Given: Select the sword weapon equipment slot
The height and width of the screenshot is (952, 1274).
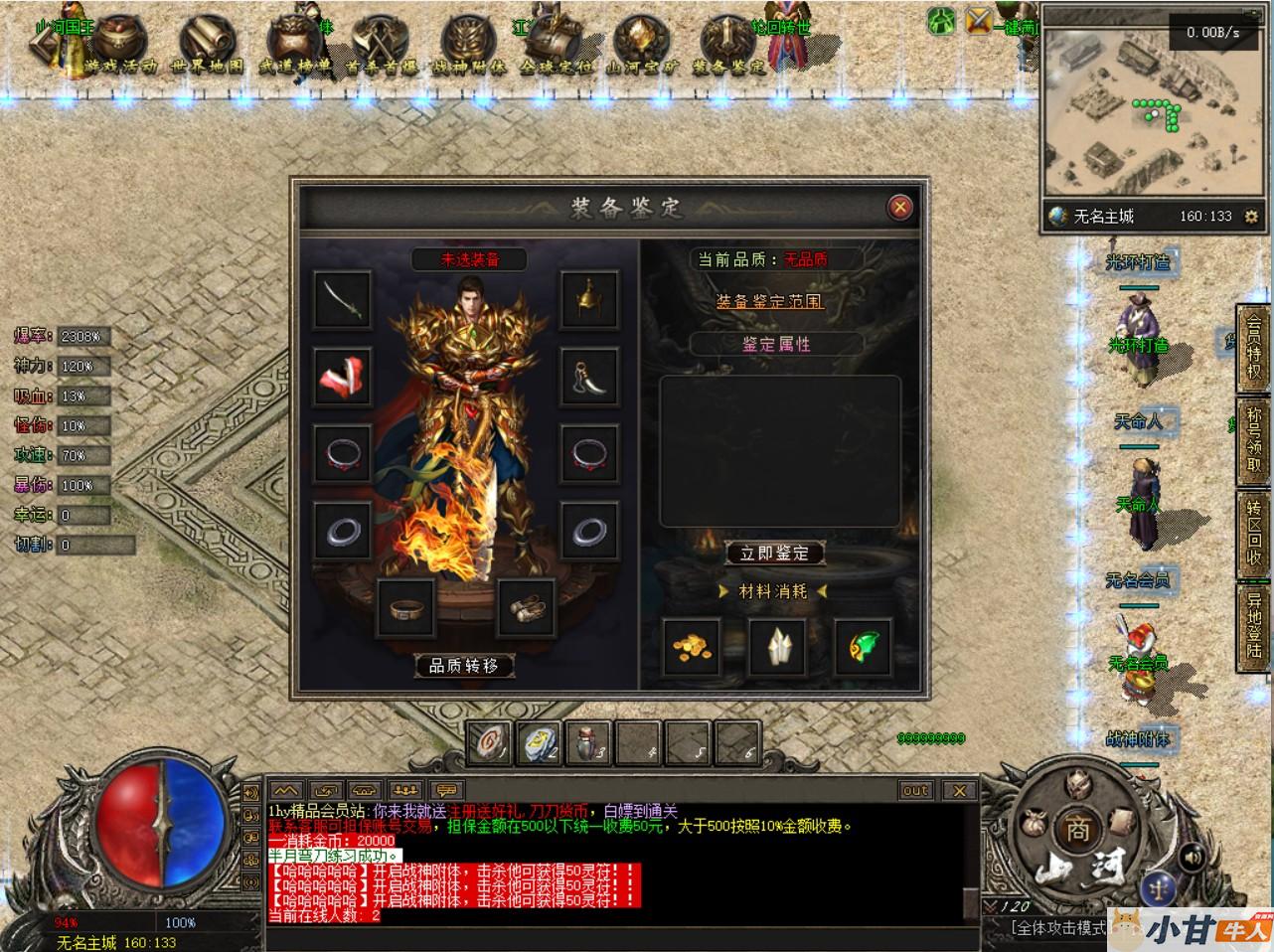Looking at the screenshot, I should tap(343, 299).
